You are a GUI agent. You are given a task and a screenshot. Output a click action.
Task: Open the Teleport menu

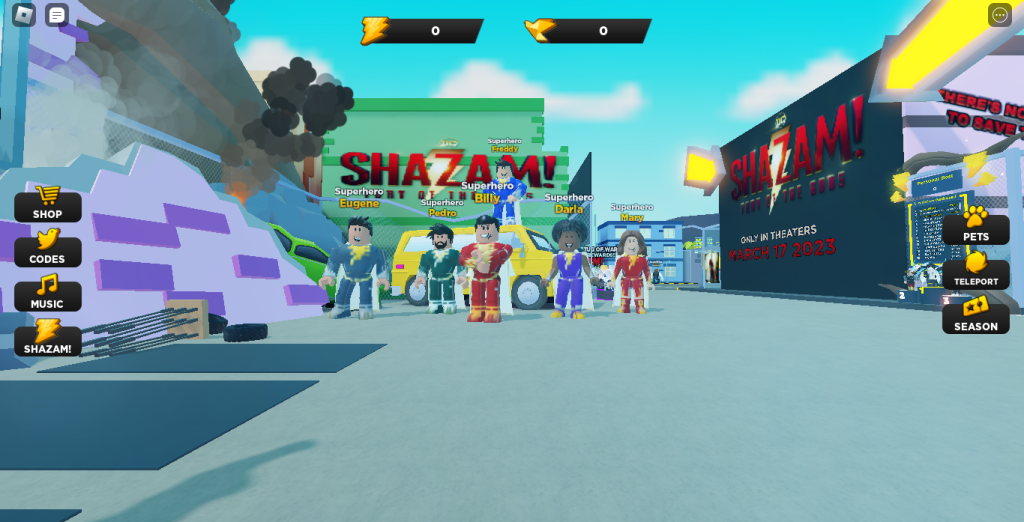[975, 272]
